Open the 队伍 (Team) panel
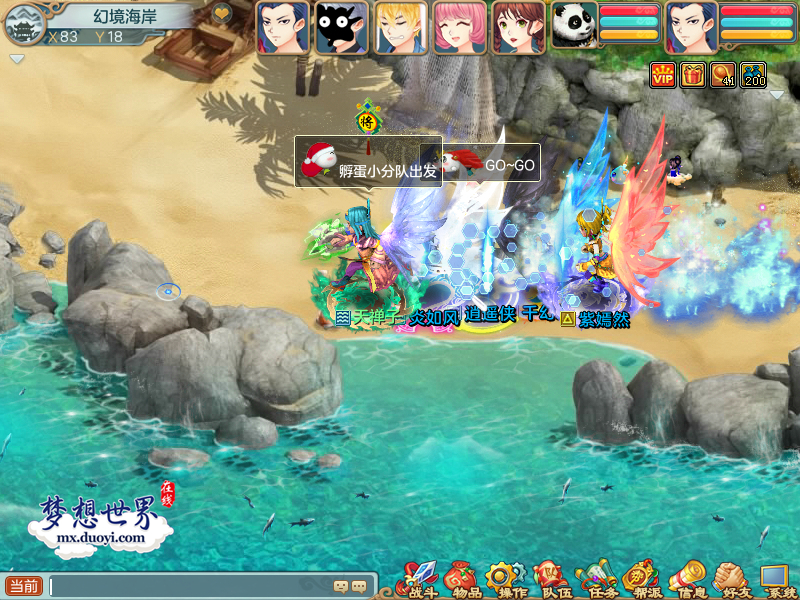This screenshot has height=600, width=800. (x=548, y=578)
